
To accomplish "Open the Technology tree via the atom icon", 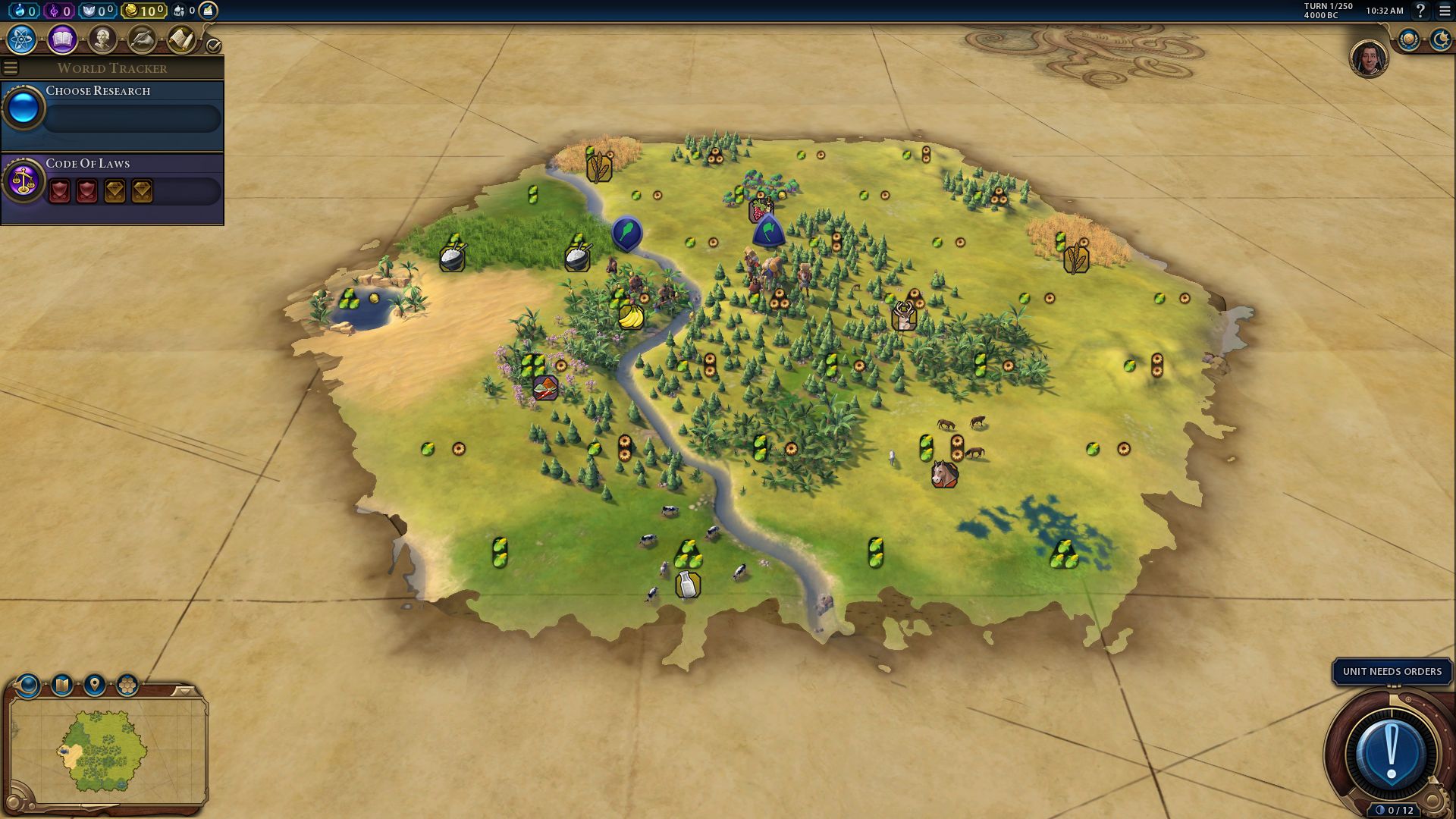I will (x=20, y=40).
